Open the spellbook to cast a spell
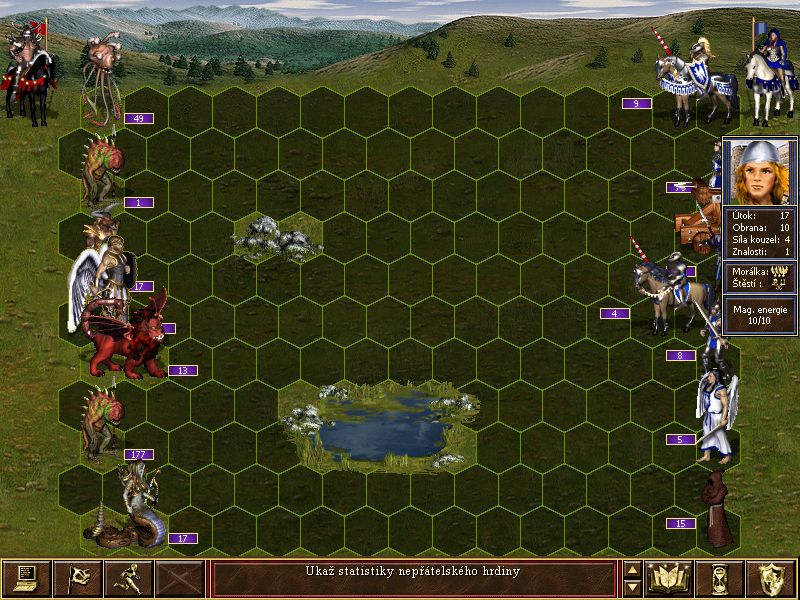This screenshot has width=800, height=600. click(x=670, y=578)
